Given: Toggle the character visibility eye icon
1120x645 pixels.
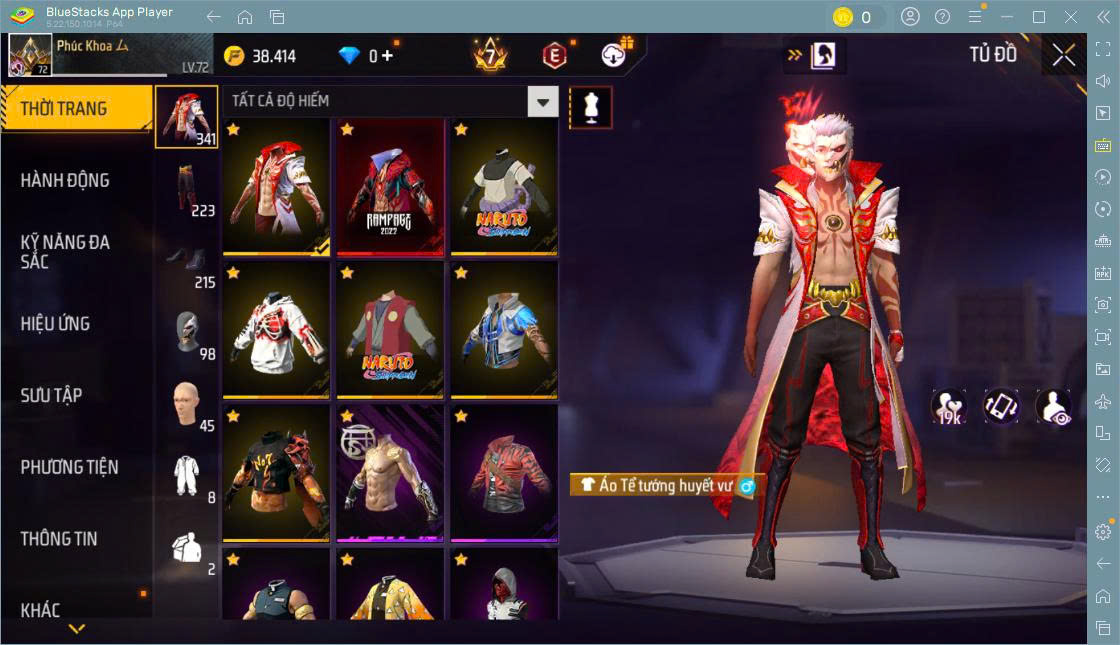Looking at the screenshot, I should pos(1054,407).
